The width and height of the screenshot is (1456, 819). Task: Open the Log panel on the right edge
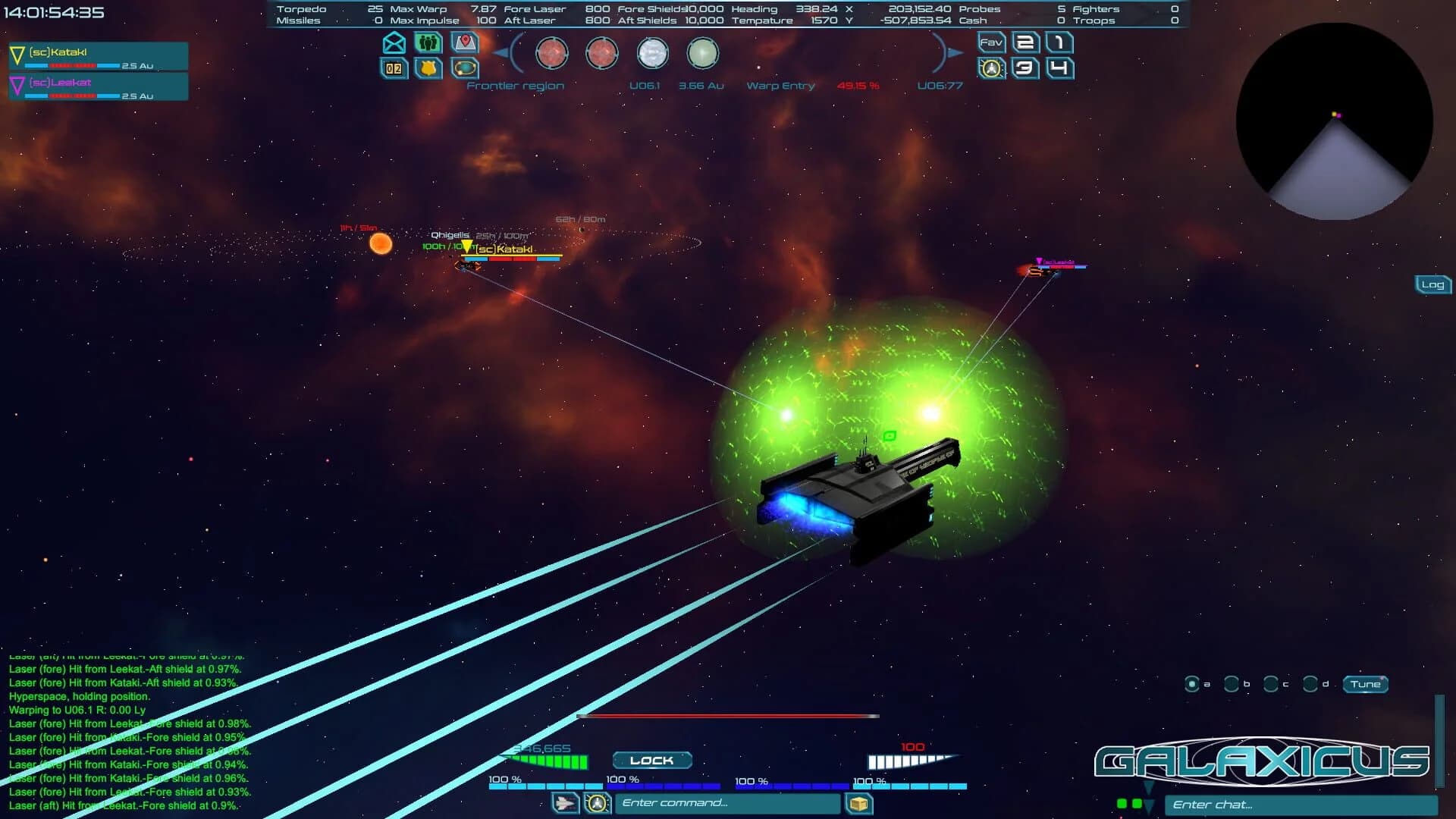(1432, 284)
